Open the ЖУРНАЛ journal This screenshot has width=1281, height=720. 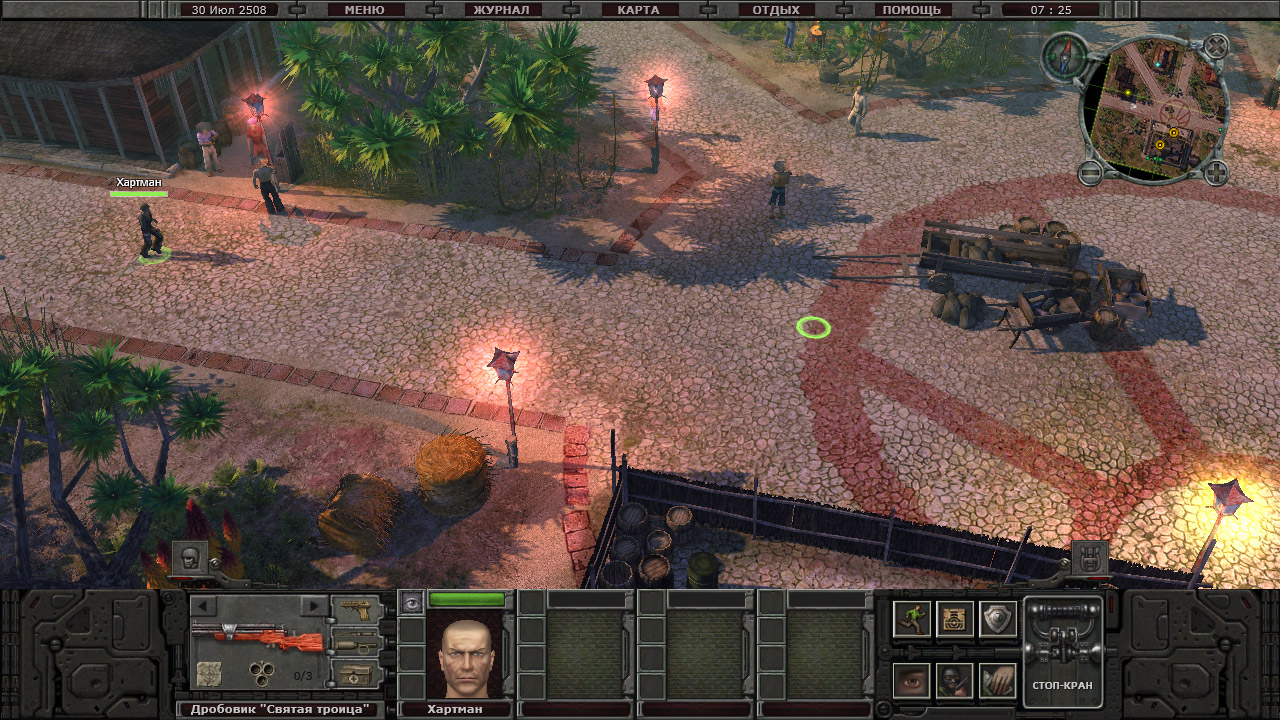(x=504, y=10)
